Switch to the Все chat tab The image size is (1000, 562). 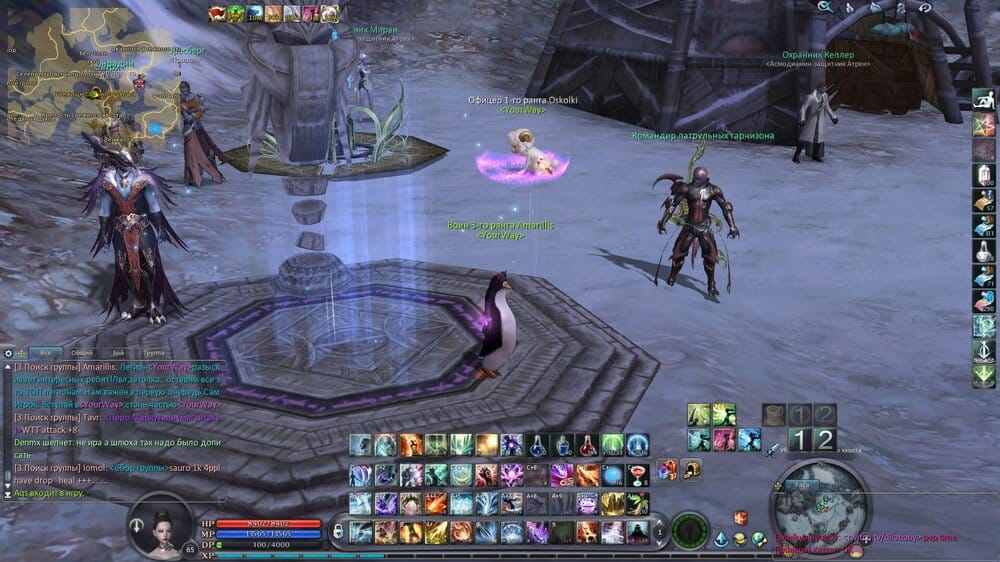[x=45, y=353]
